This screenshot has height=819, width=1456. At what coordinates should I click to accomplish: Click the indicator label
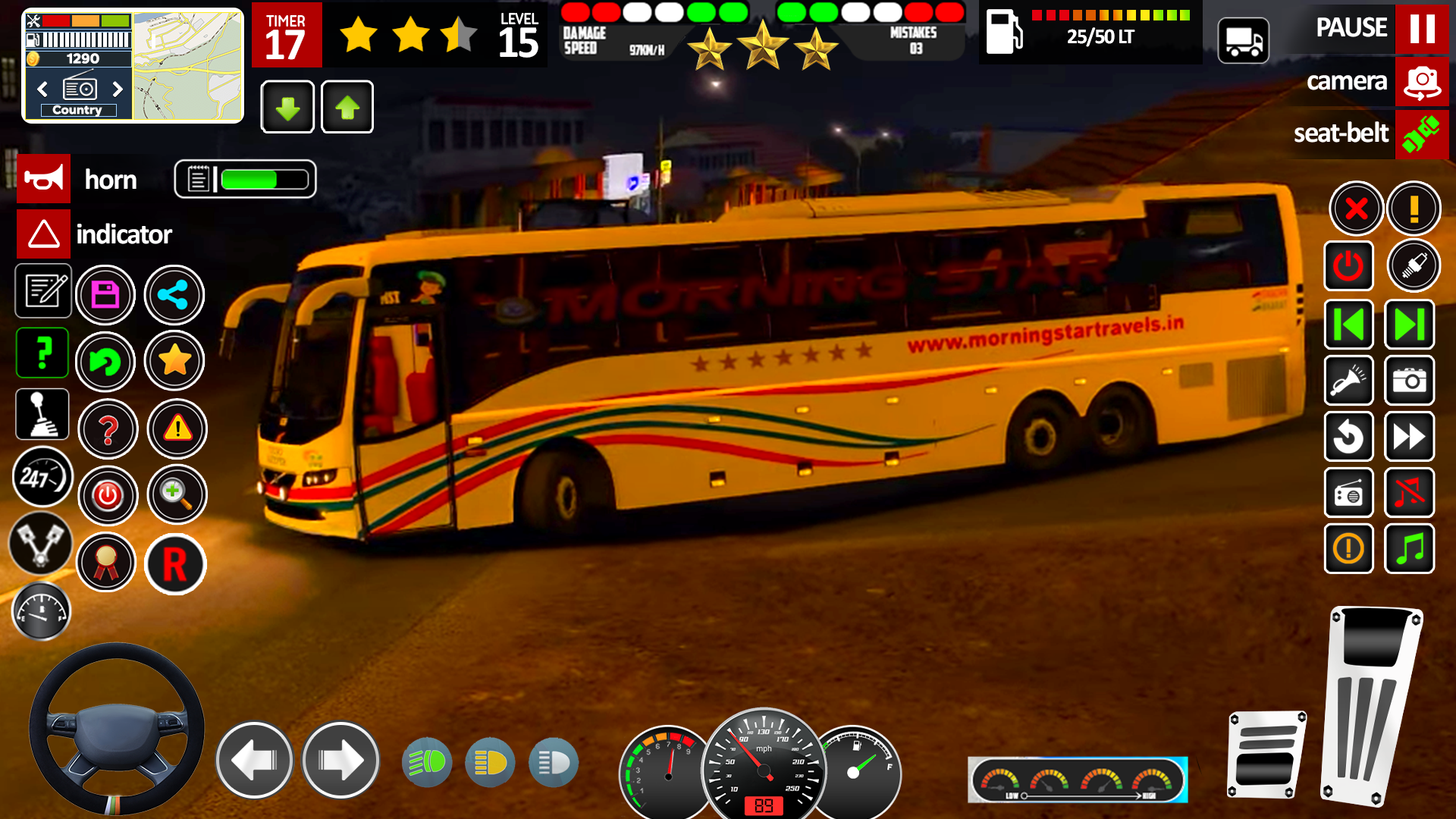(x=124, y=234)
